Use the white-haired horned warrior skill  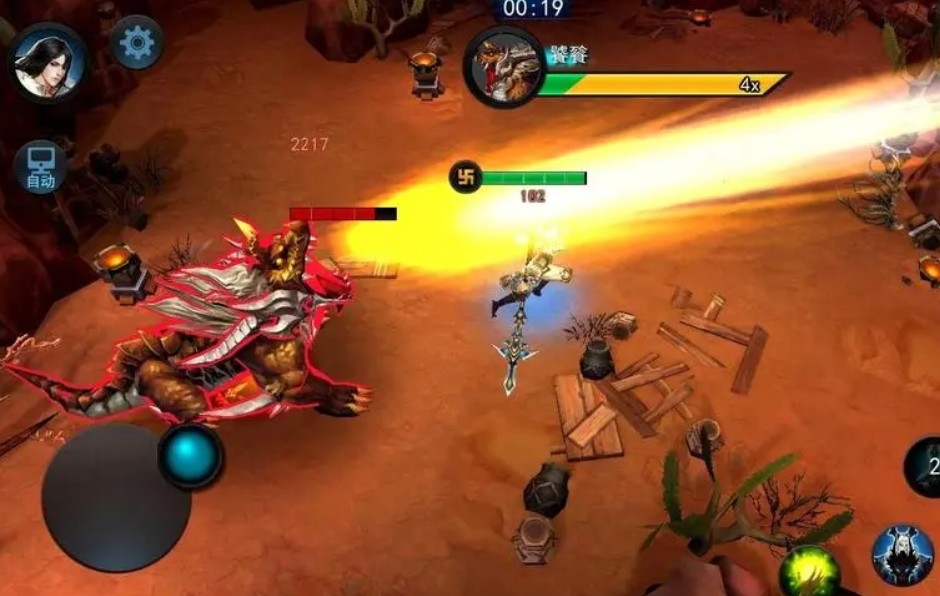click(x=902, y=555)
